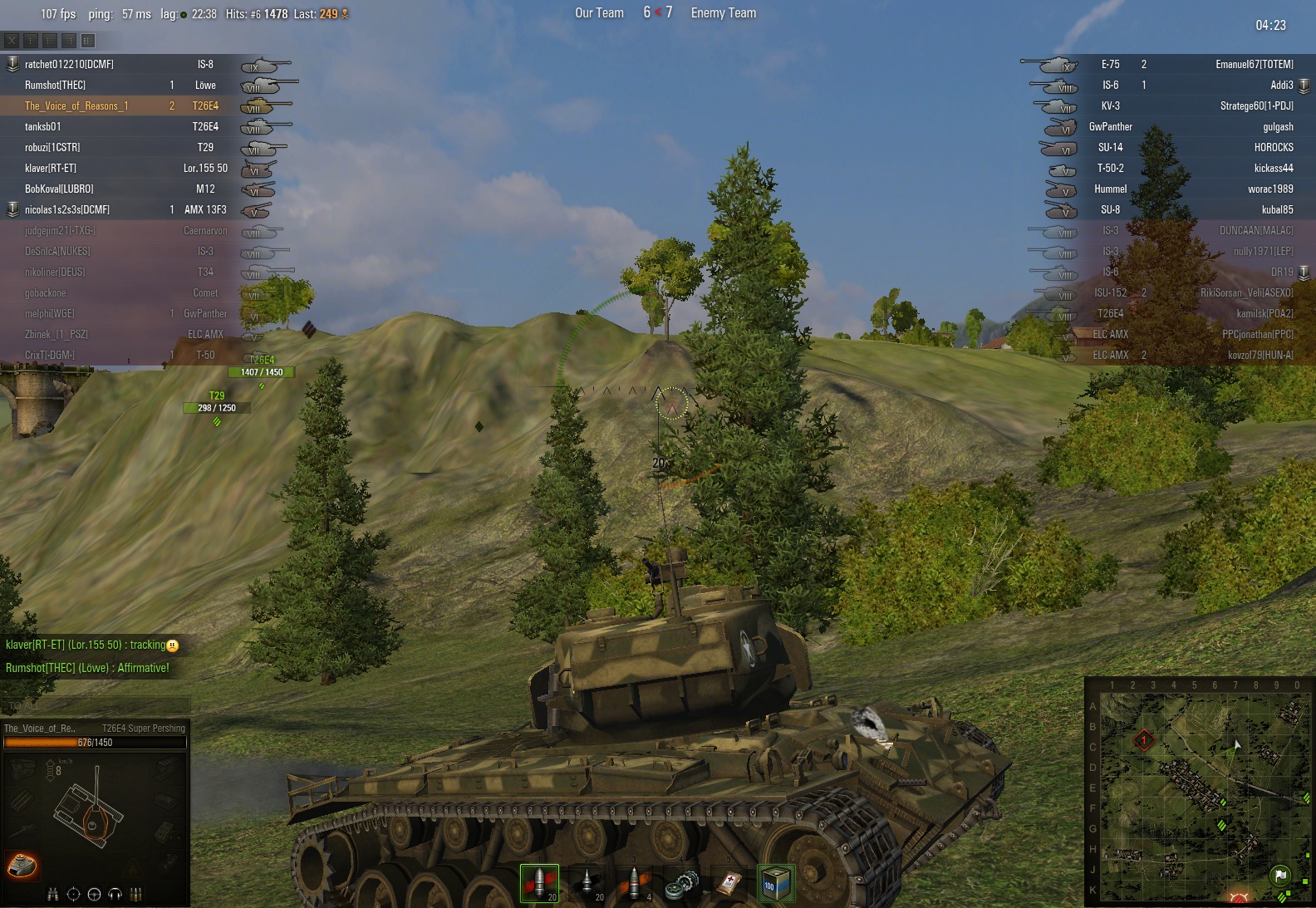Click the radio operator headphones icon
Viewport: 1316px width, 908px height.
click(115, 894)
